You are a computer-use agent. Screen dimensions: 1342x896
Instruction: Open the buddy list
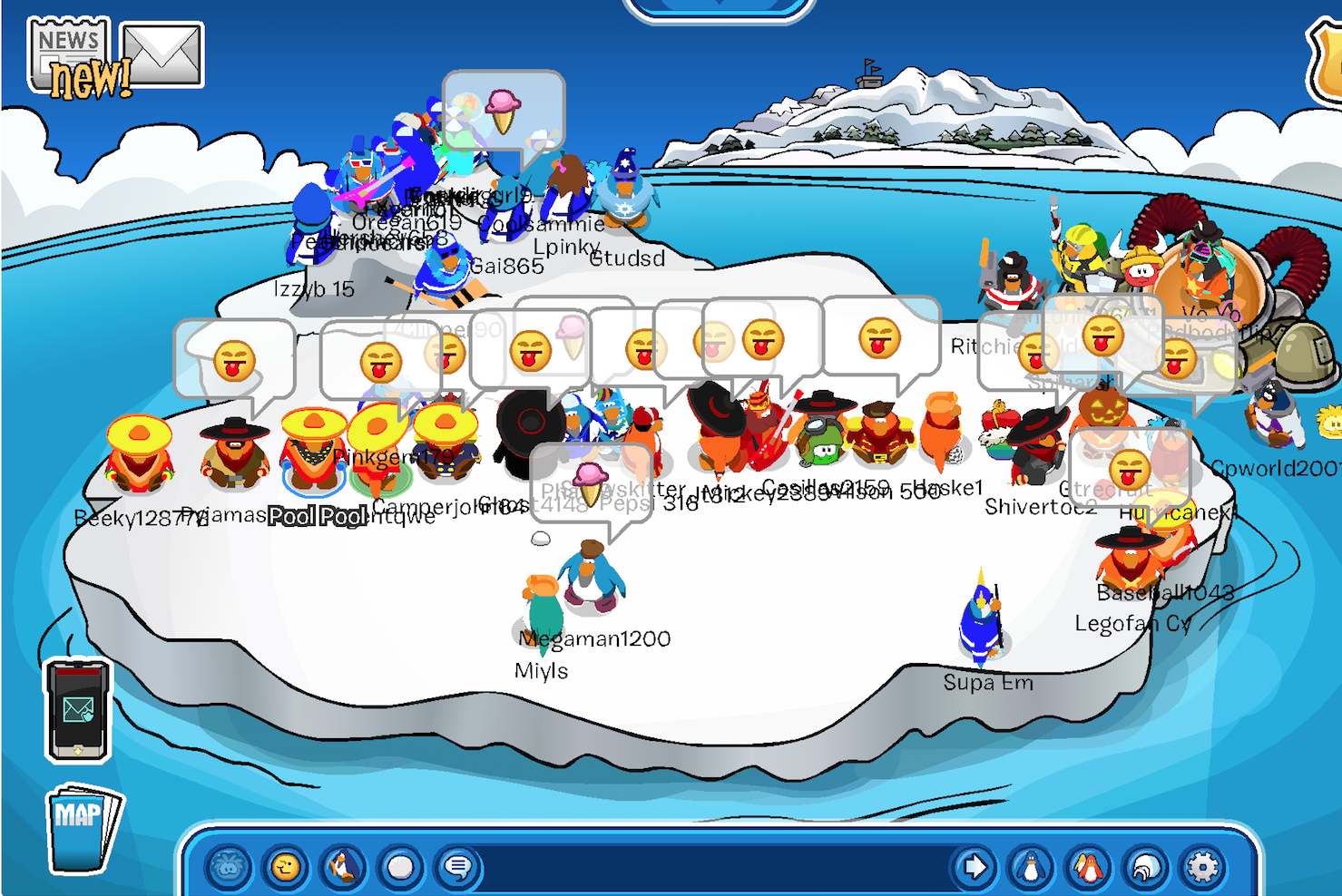1088,868
